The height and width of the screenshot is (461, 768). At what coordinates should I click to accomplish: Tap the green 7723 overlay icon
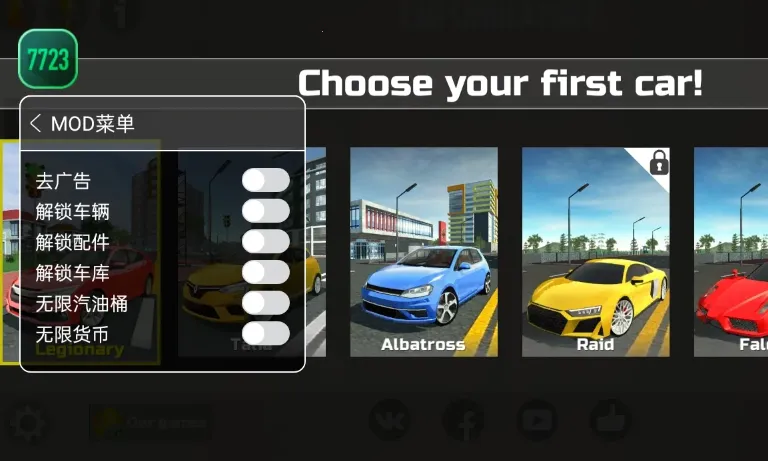[48, 59]
